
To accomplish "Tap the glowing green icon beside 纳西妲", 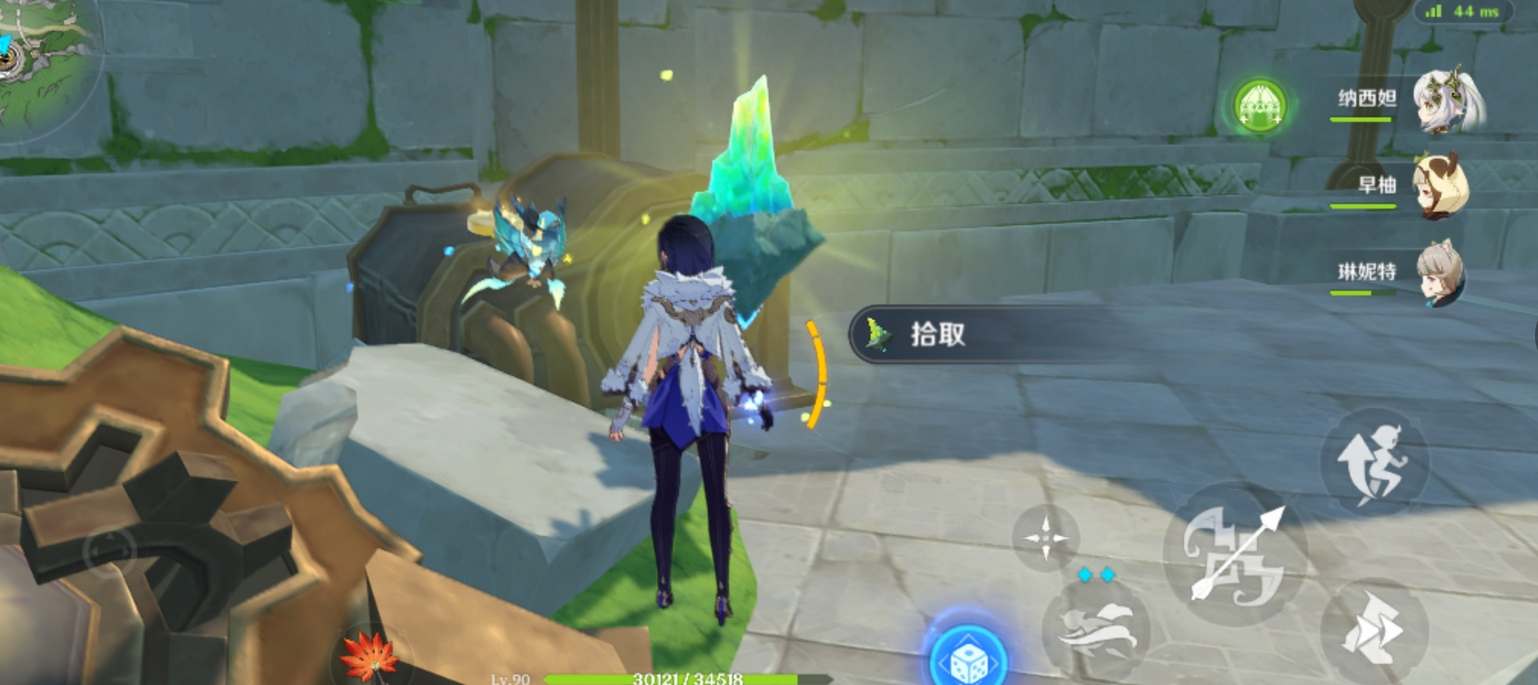I will pyautogui.click(x=1260, y=106).
